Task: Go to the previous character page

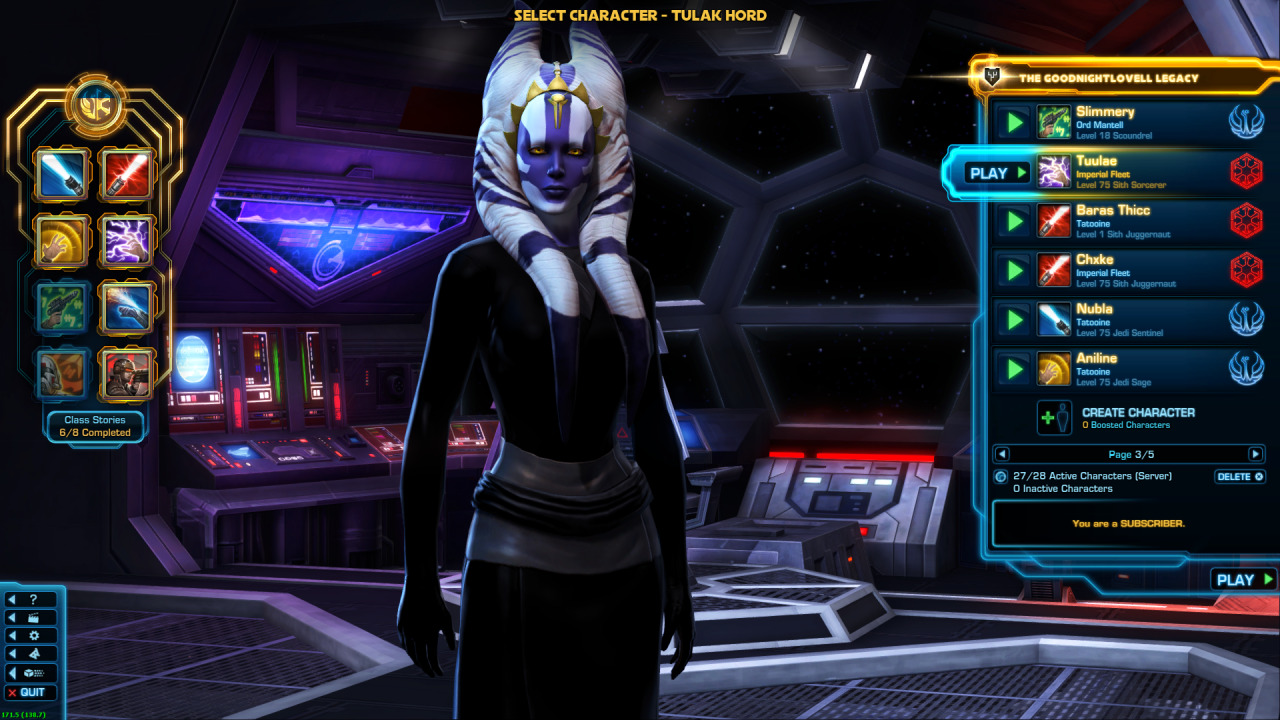Action: [1003, 454]
